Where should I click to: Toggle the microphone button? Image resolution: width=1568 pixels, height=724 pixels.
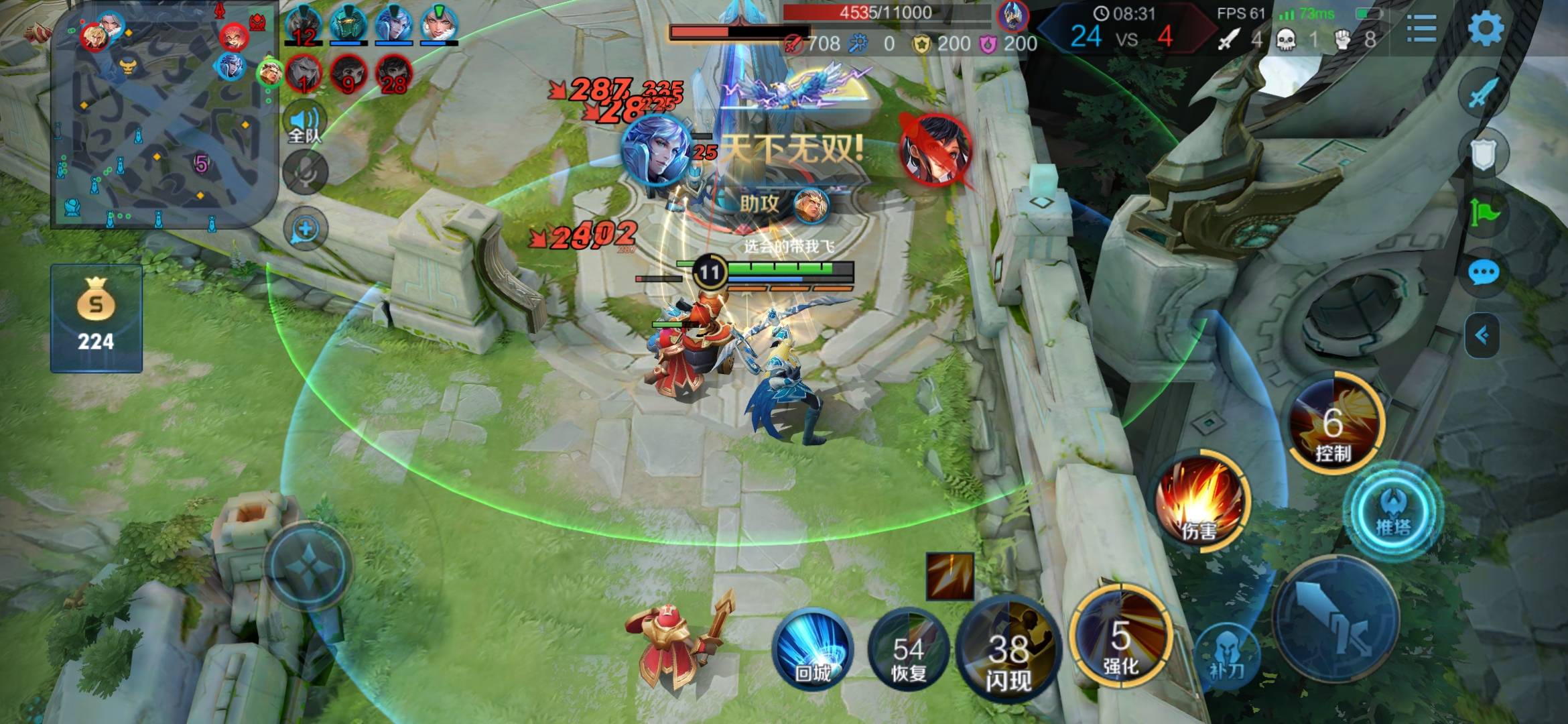tap(306, 173)
